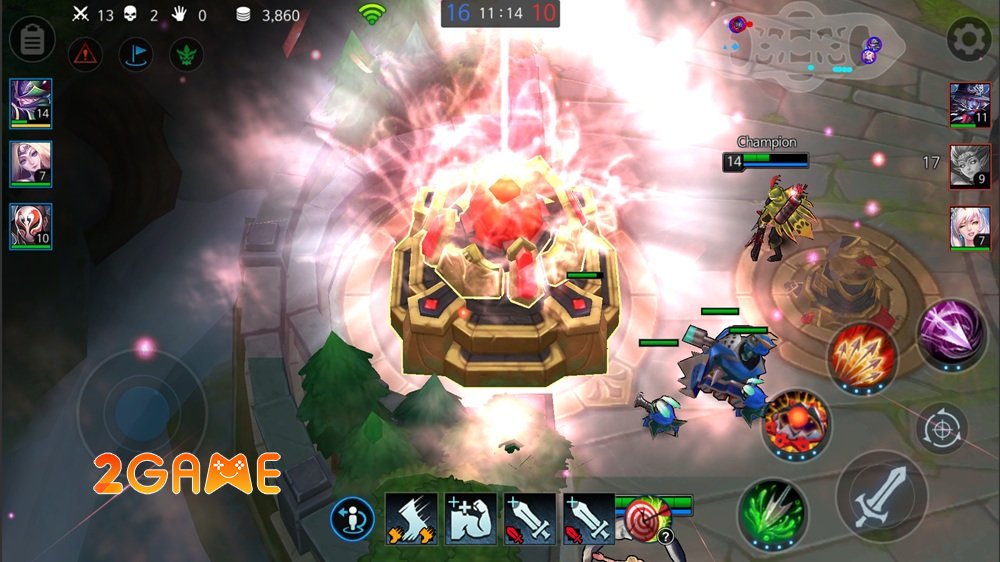Viewport: 1000px width, 562px height.
Task: Trigger the green arrow spray skill
Action: click(773, 514)
